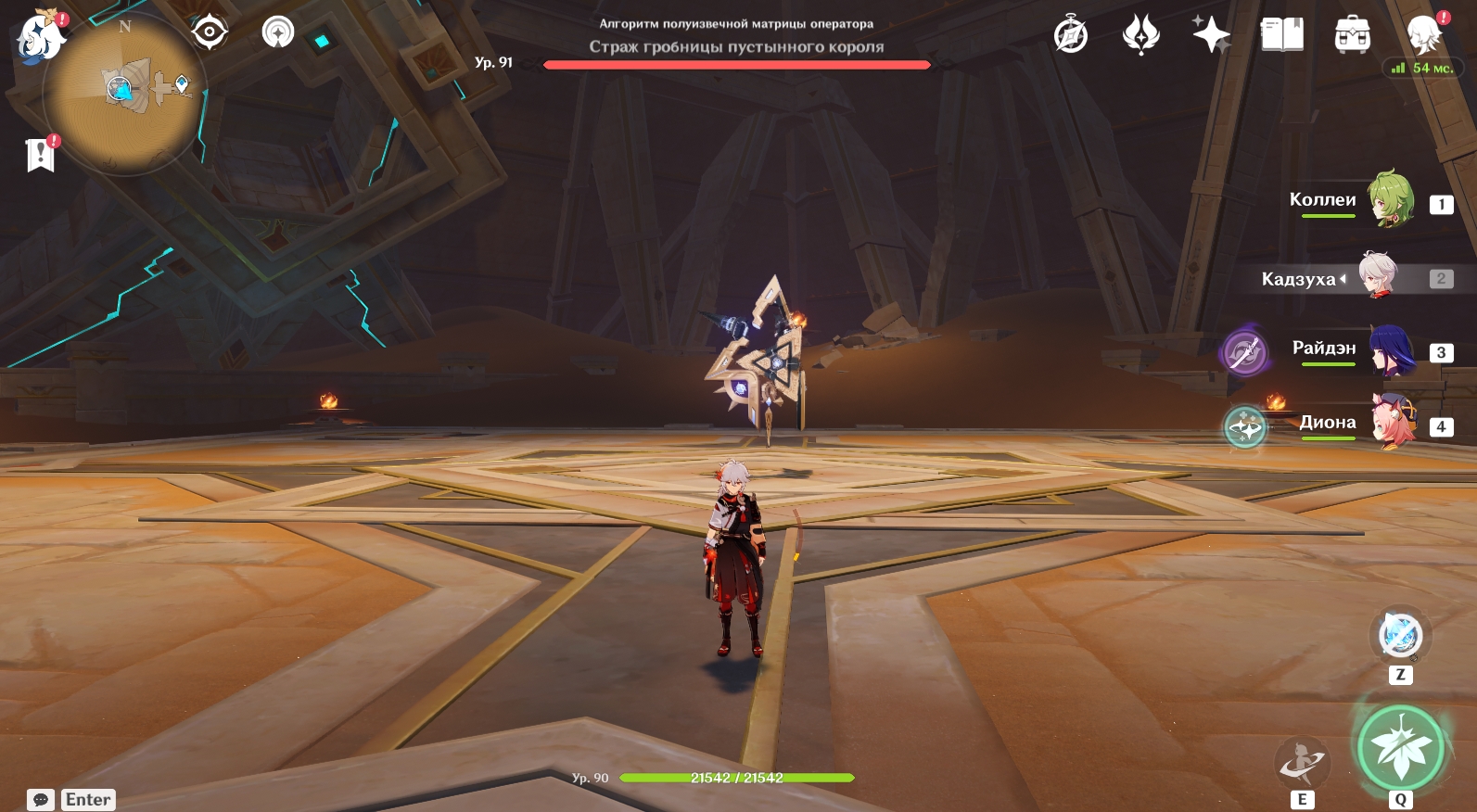Screen dimensions: 1477x812
Task: Open the backpack inventory
Action: (x=1353, y=35)
